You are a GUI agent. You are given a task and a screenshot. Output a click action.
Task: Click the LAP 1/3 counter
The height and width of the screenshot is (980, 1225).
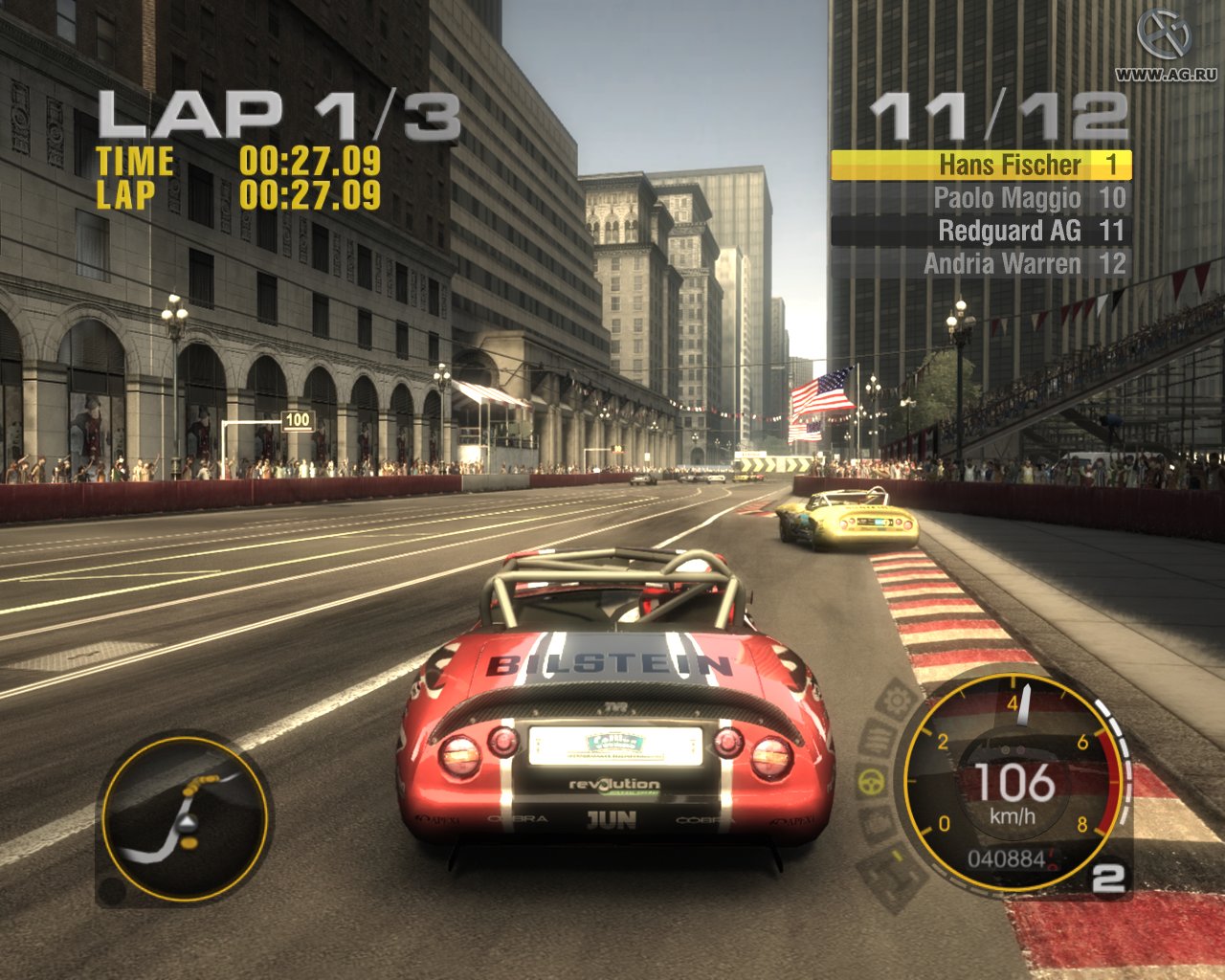coord(280,114)
